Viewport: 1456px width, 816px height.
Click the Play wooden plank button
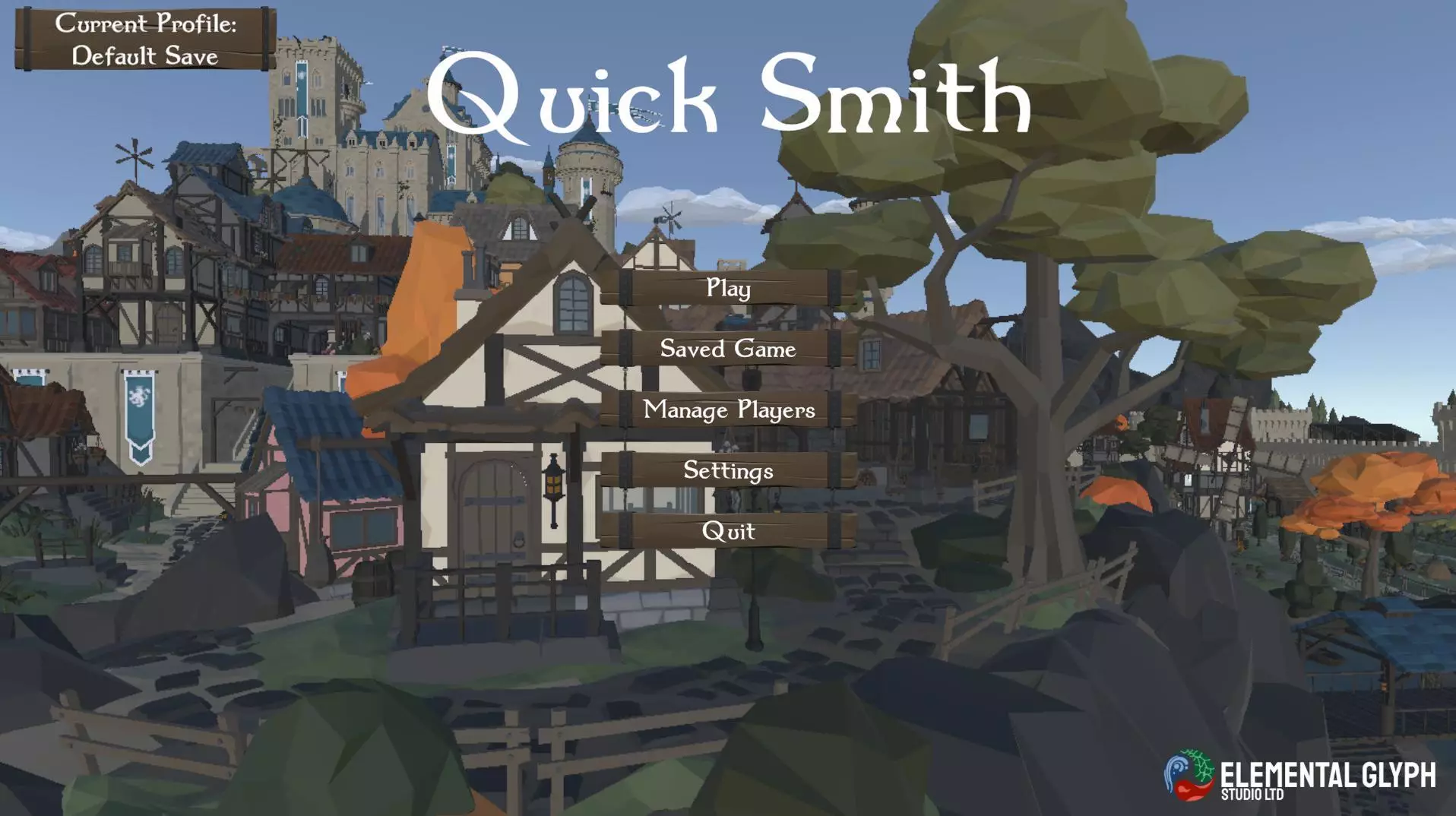pyautogui.click(x=727, y=289)
